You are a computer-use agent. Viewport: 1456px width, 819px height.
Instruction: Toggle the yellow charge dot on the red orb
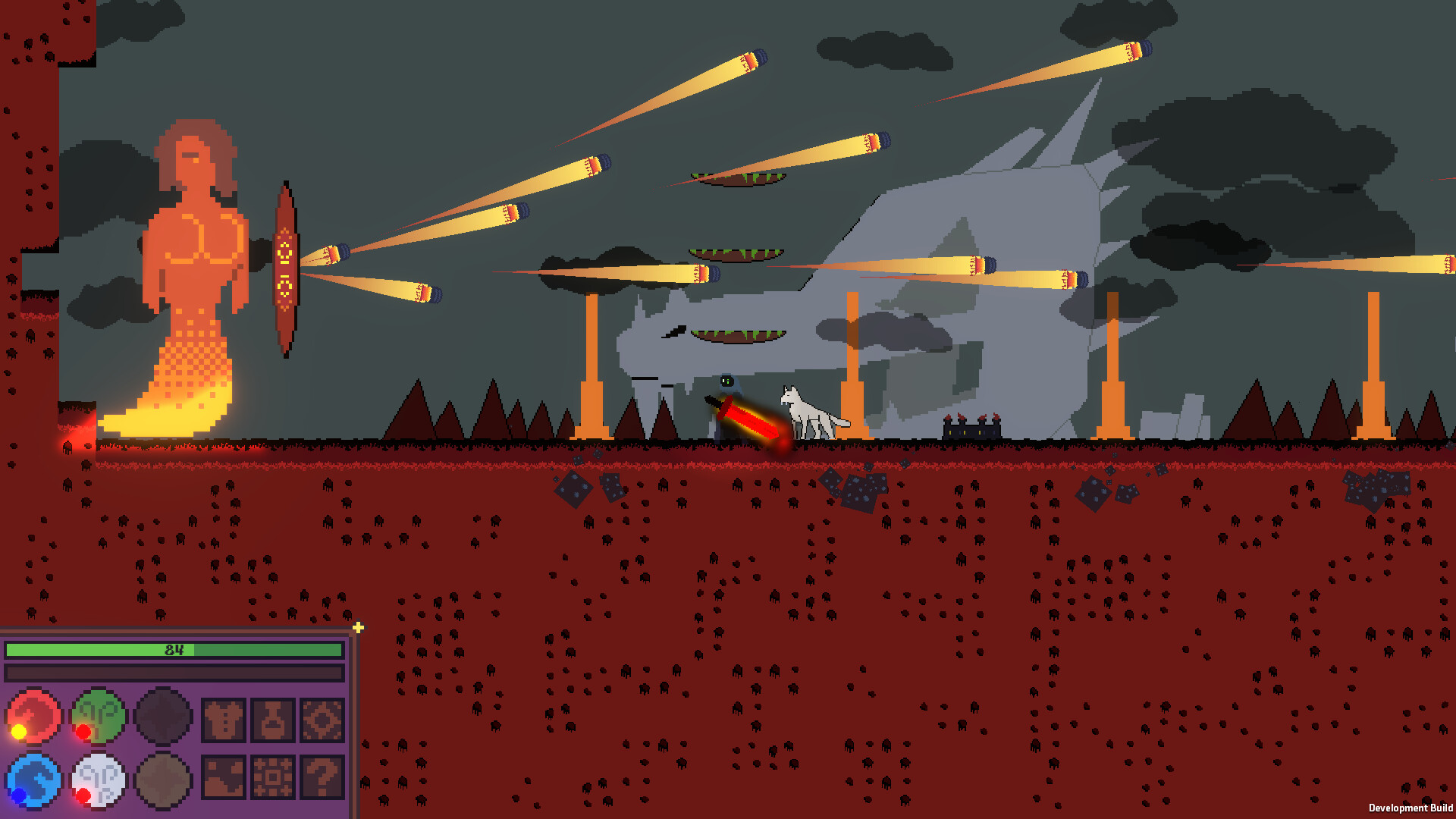click(x=18, y=733)
